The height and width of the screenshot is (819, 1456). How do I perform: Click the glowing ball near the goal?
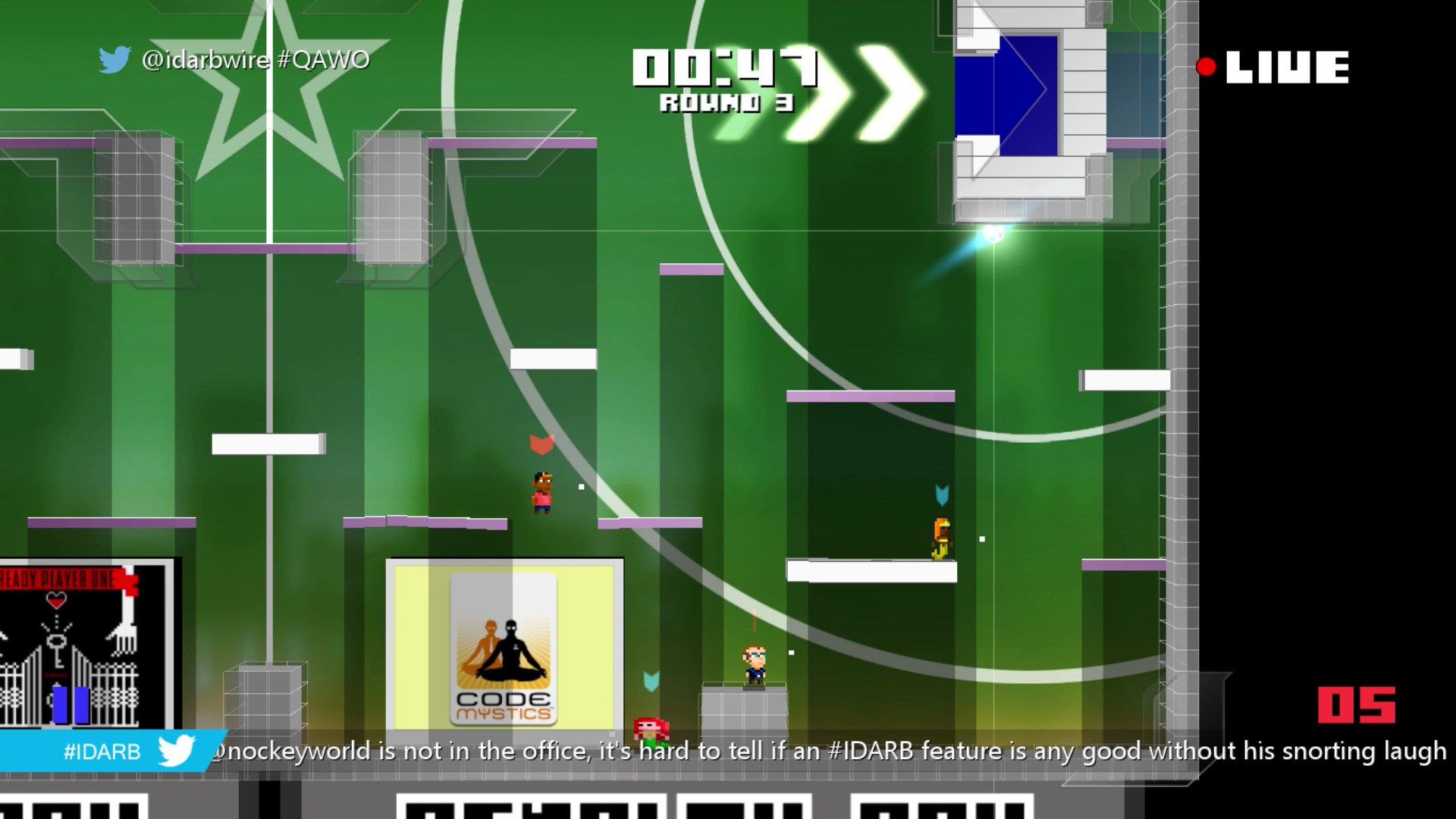click(x=993, y=233)
